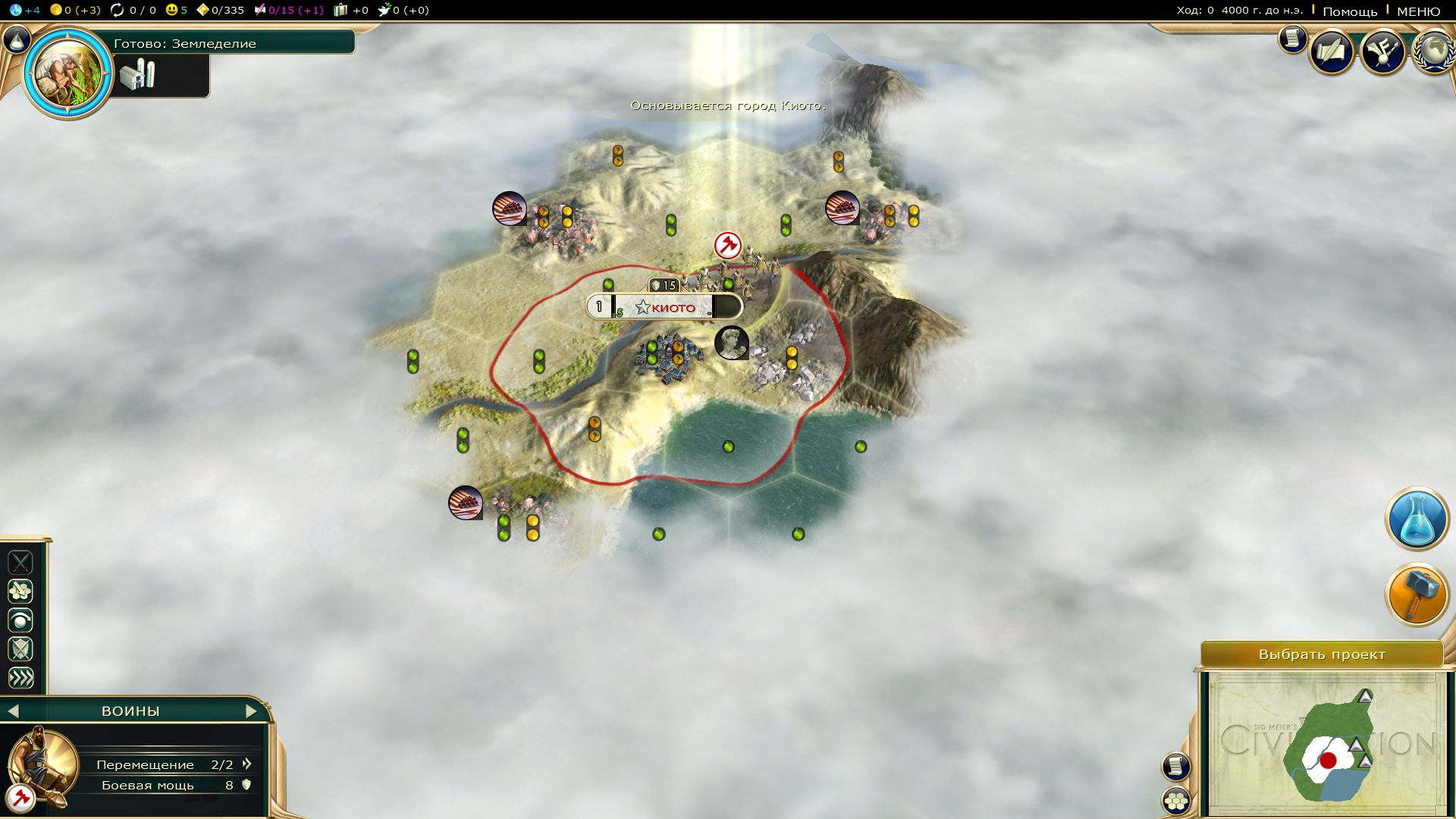The height and width of the screenshot is (819, 1456).
Task: Browse previous unit with the left arrow
Action: click(x=14, y=711)
